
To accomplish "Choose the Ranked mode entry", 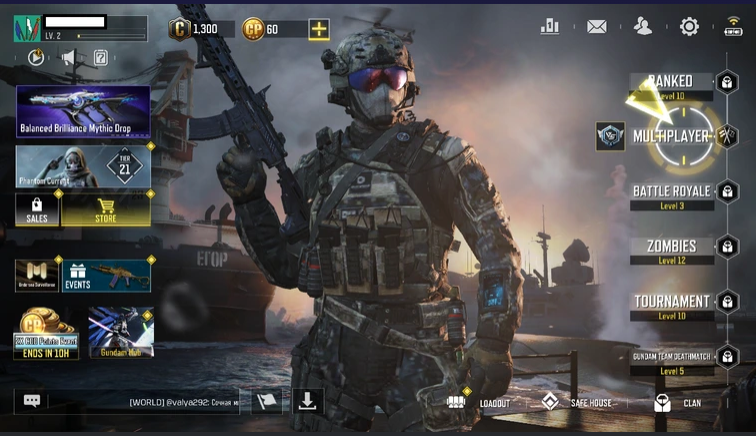I will 670,83.
